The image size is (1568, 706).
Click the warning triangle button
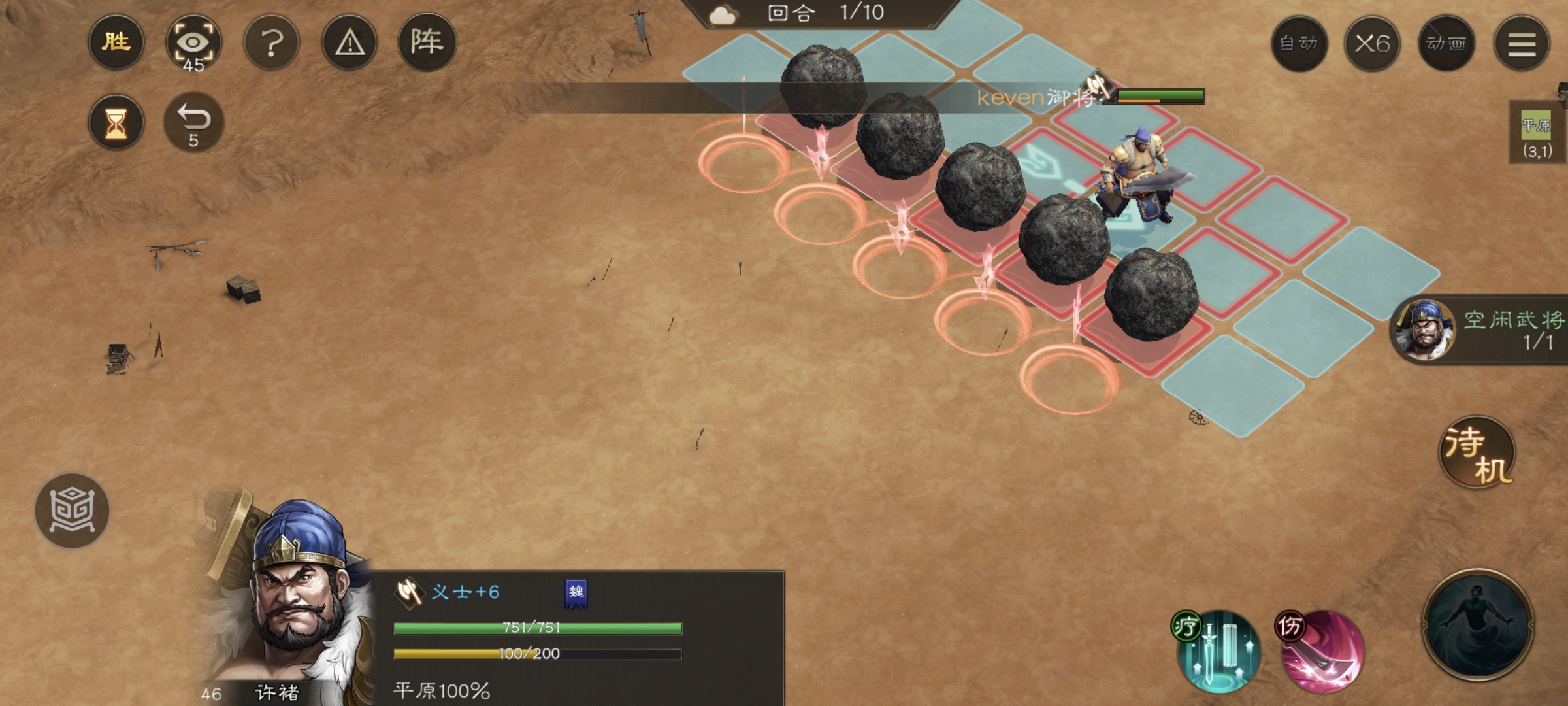click(350, 43)
